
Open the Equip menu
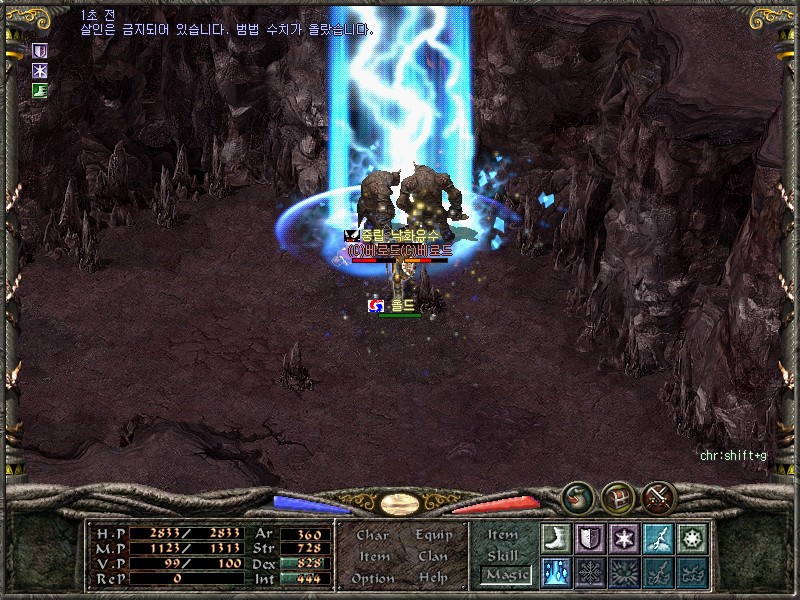click(x=433, y=535)
